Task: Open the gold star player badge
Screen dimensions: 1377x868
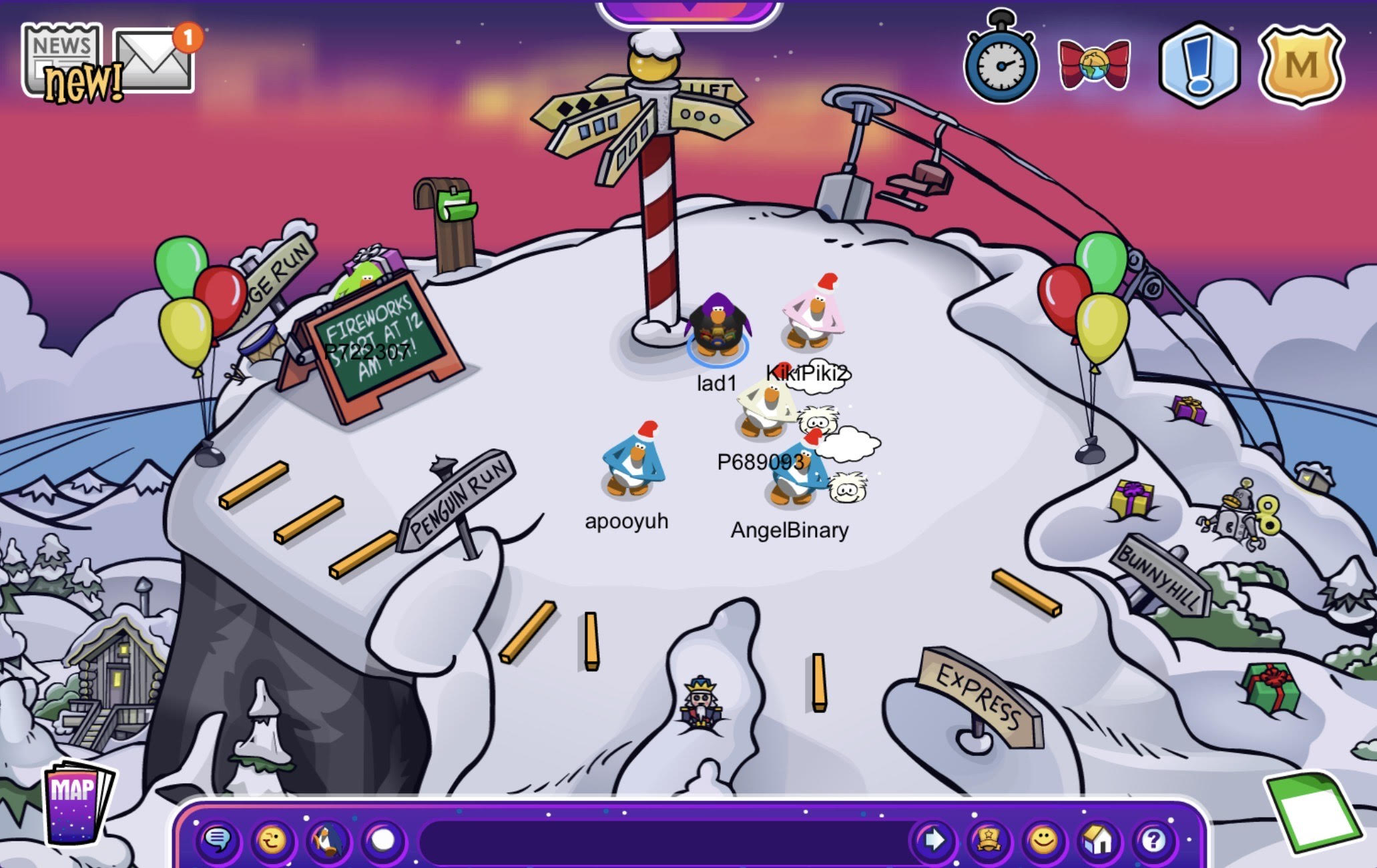Action: [989, 839]
